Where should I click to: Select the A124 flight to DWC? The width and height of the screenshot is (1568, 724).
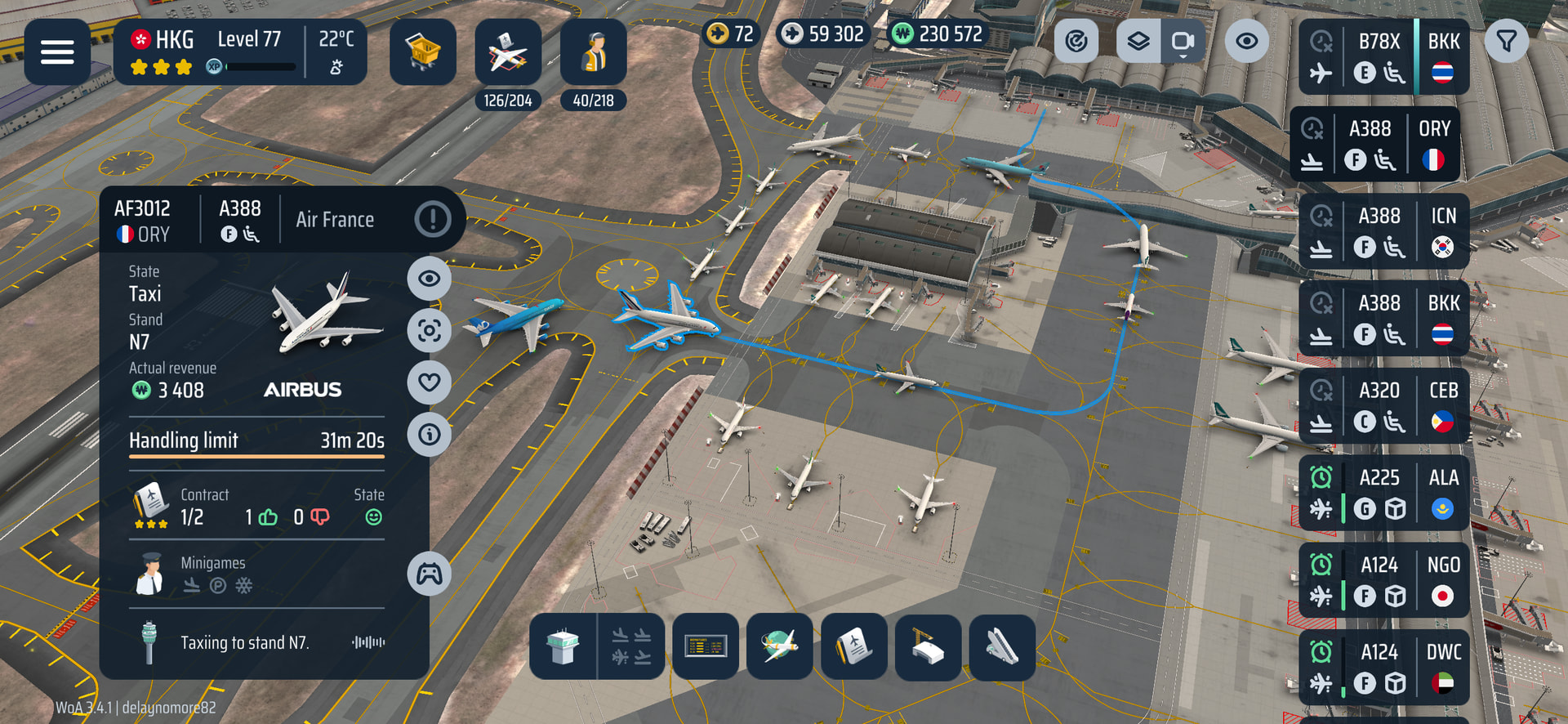tap(1383, 668)
